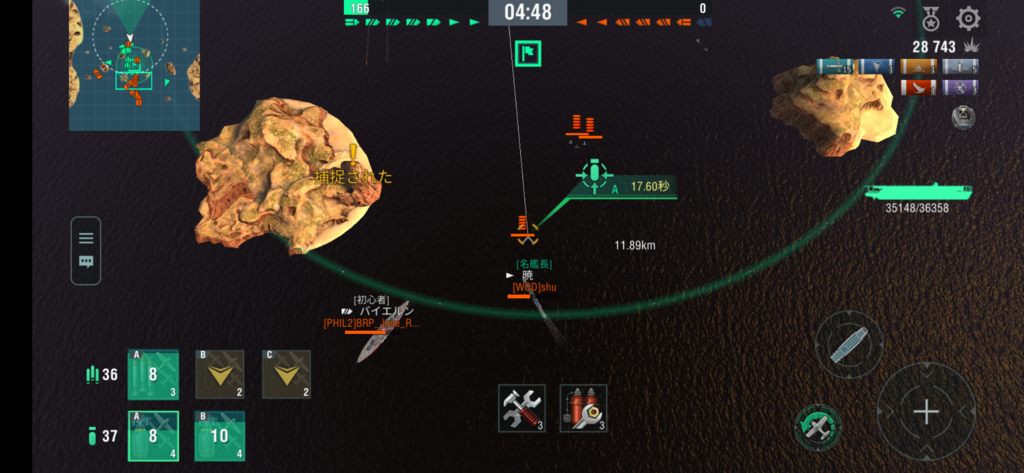Activate the crossed wrench repair consumable
This screenshot has width=1024, height=473.
coord(522,408)
